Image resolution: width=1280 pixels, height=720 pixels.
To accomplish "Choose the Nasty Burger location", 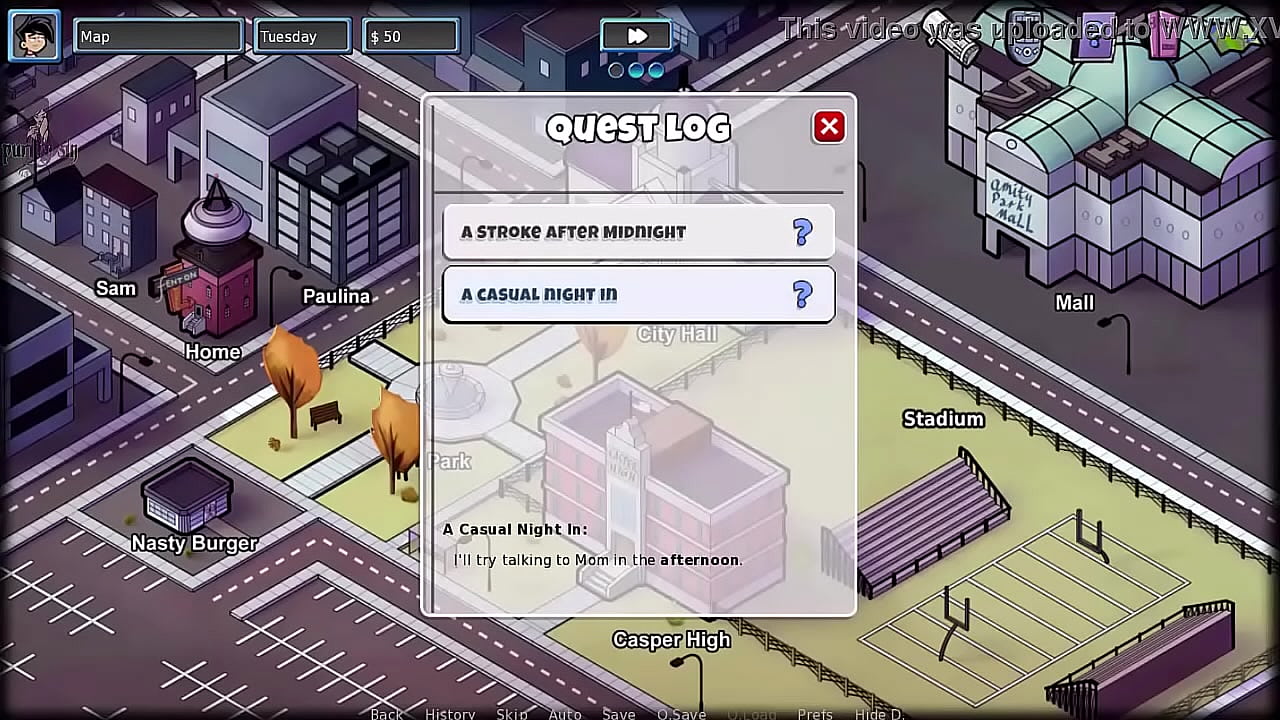I will click(x=194, y=543).
